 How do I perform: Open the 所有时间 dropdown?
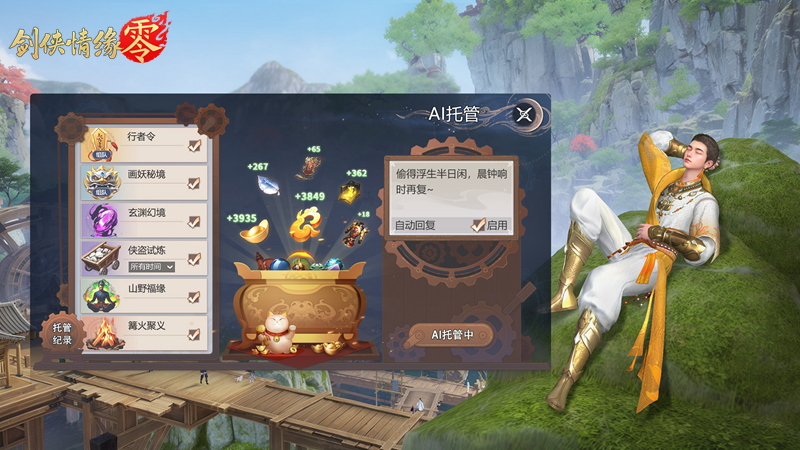(152, 267)
